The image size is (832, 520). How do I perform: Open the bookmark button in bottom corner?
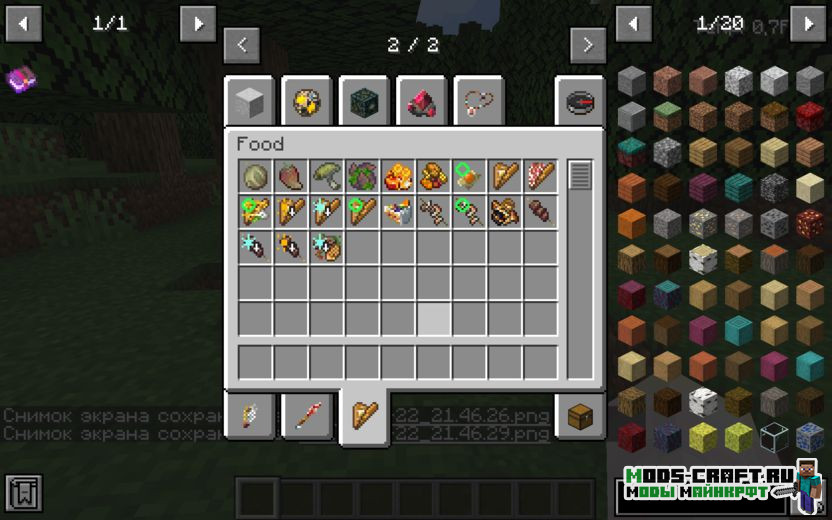point(23,493)
